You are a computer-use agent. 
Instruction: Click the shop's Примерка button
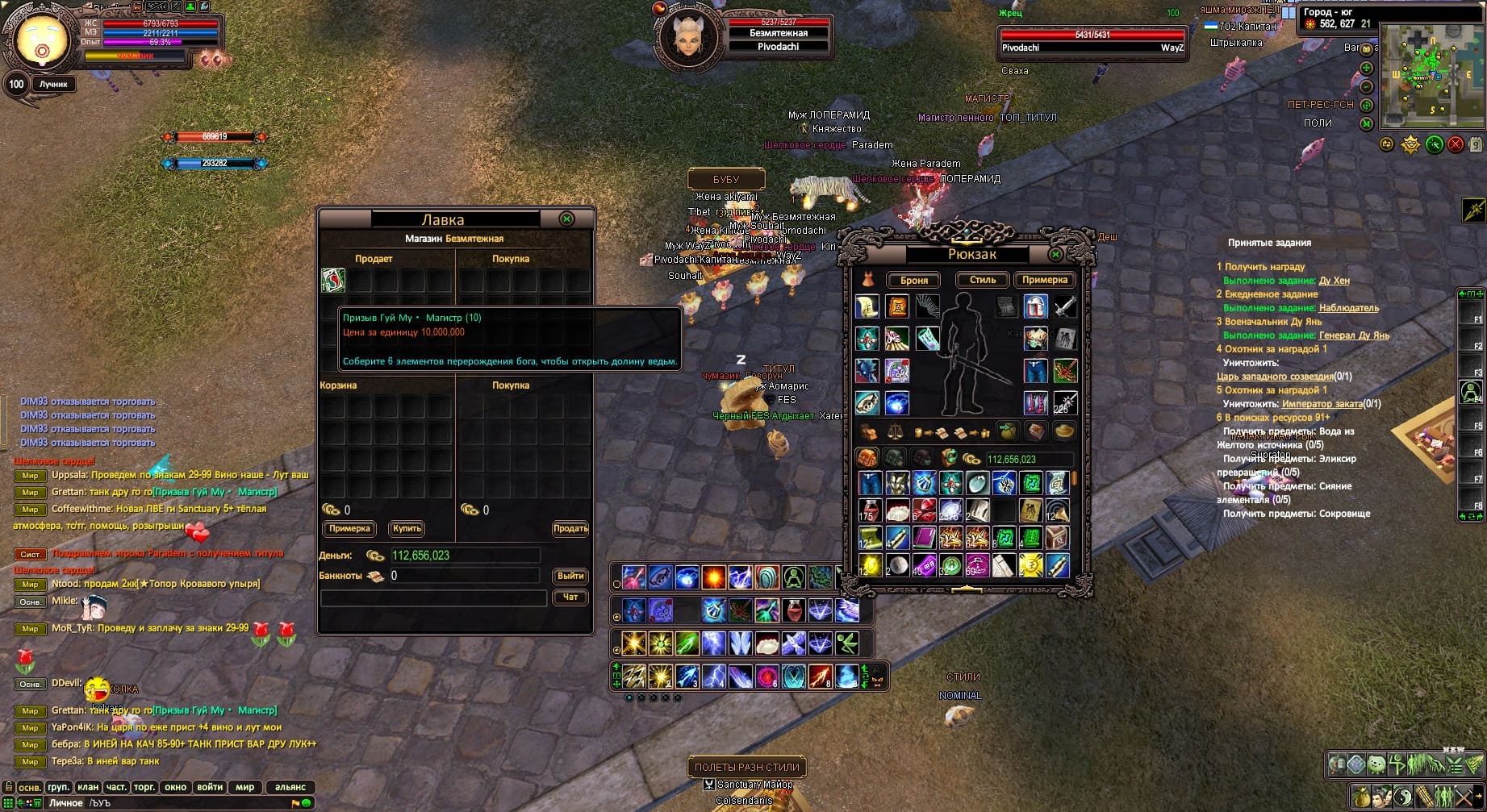click(x=349, y=529)
